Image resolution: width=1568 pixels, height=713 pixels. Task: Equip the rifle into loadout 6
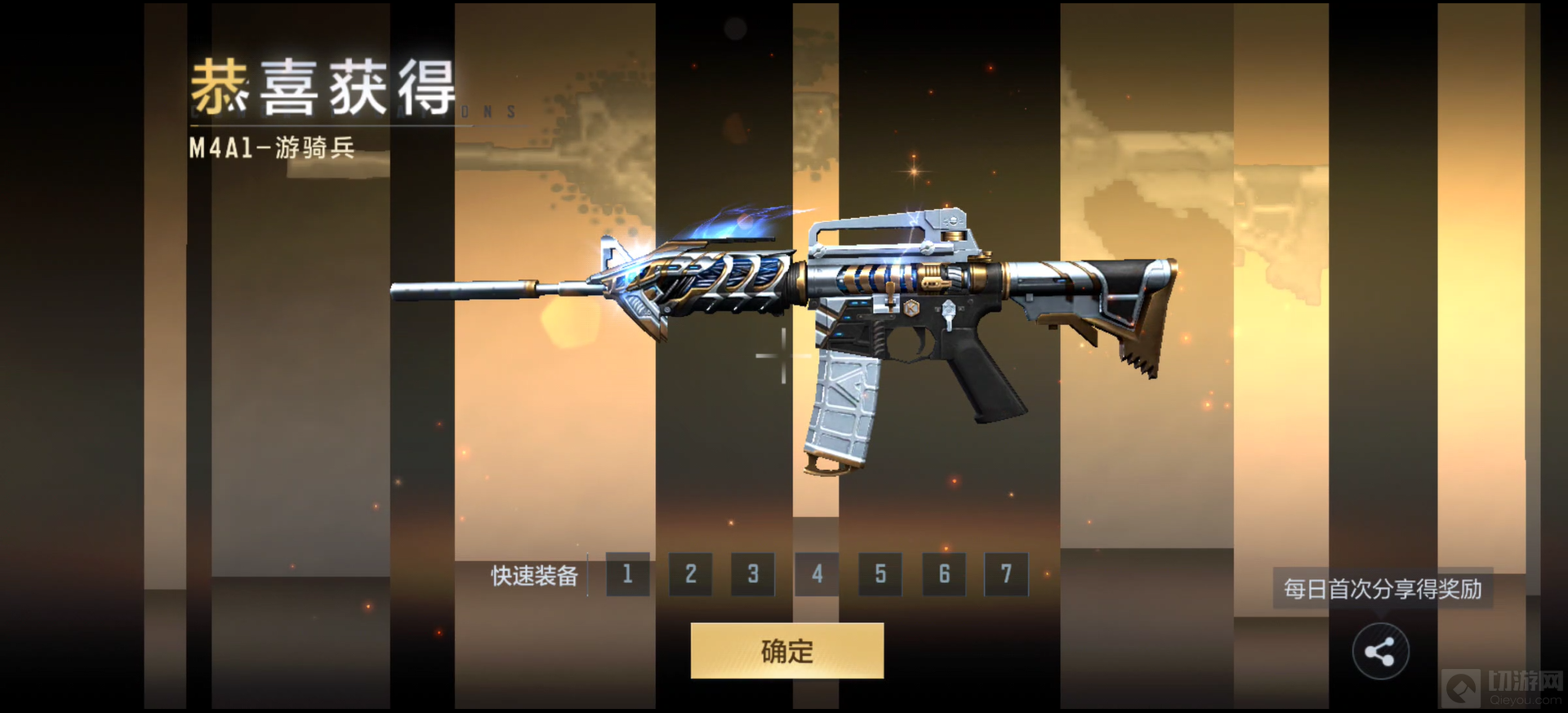(944, 574)
